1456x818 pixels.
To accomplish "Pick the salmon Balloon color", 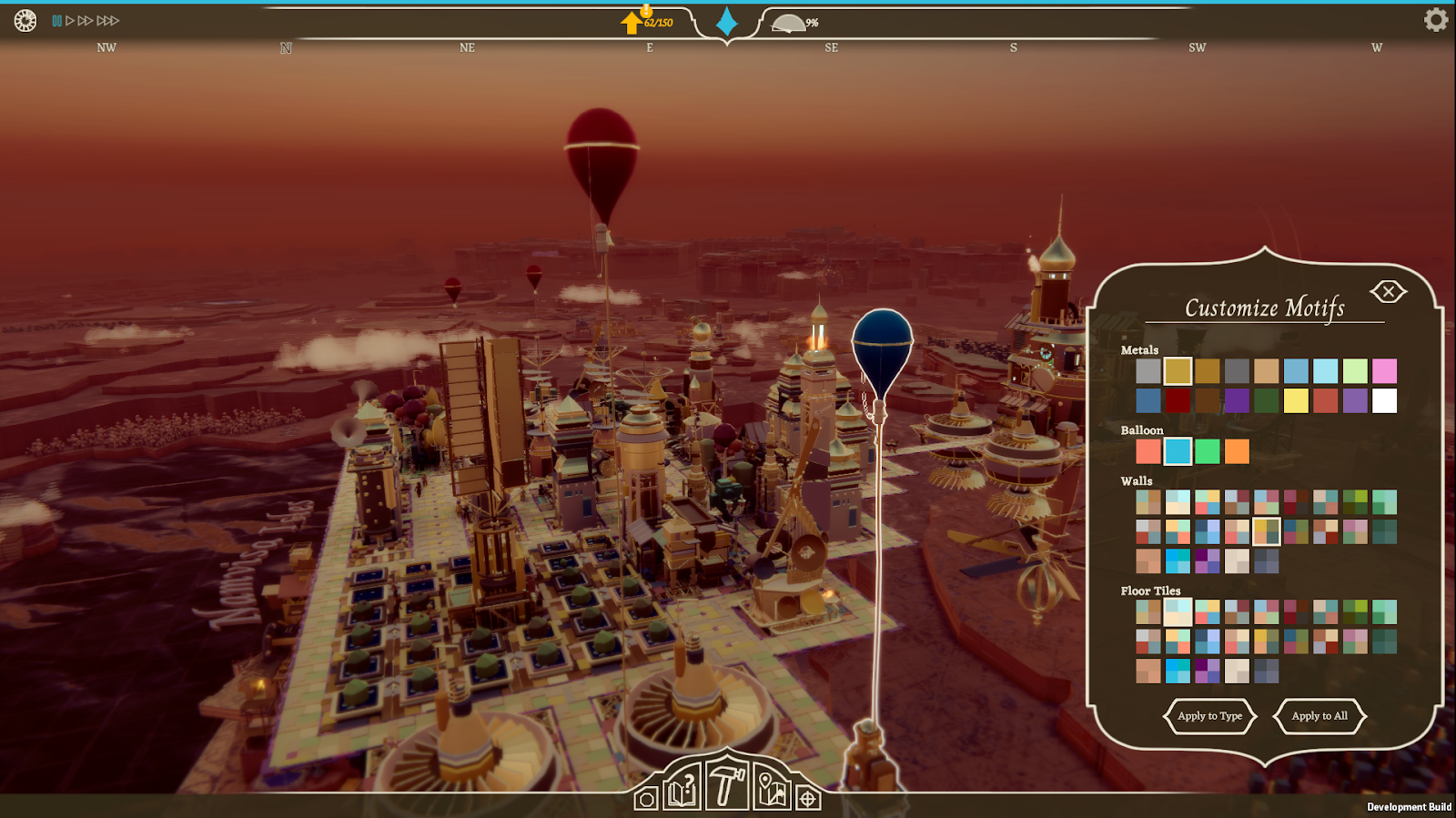I will point(1148,451).
